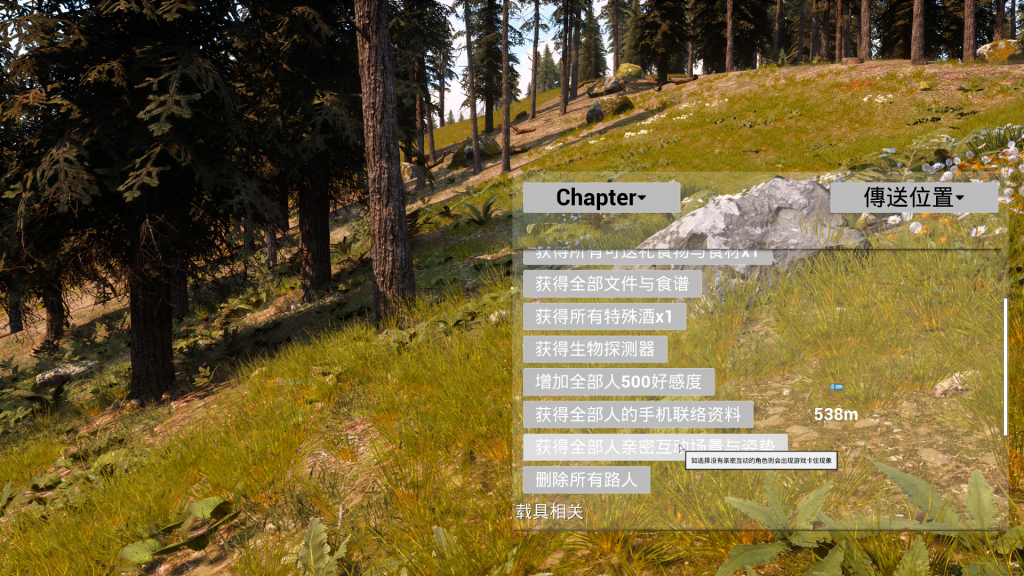
Task: Select the 删除所有路人 button
Action: [586, 480]
